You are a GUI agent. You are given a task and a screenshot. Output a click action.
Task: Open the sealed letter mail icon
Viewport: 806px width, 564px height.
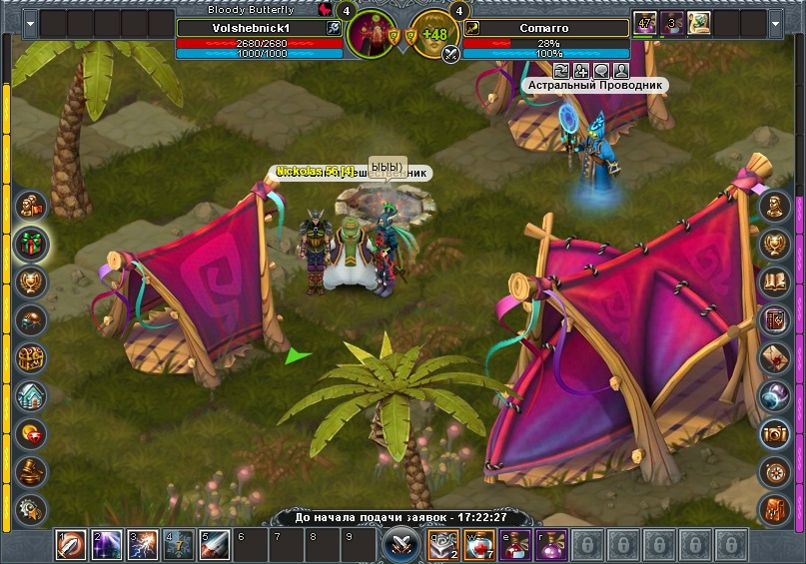click(x=775, y=357)
